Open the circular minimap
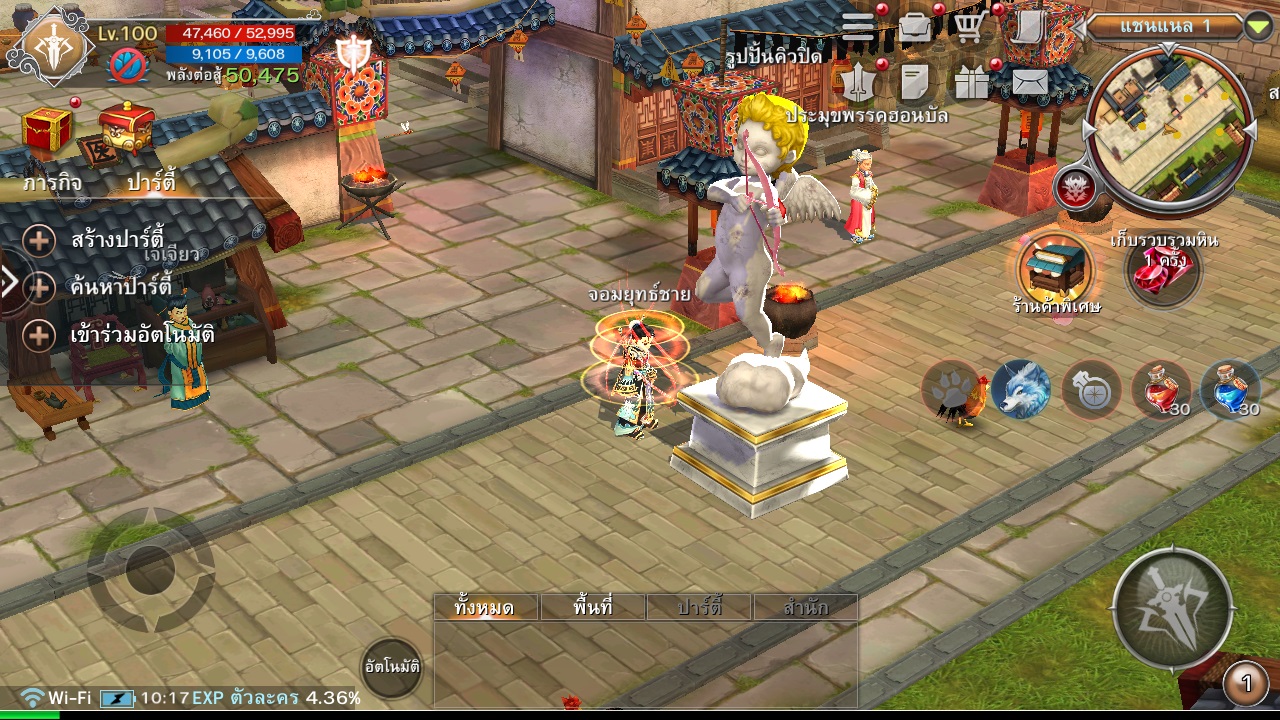Screen dimensions: 1280x720 click(1169, 126)
